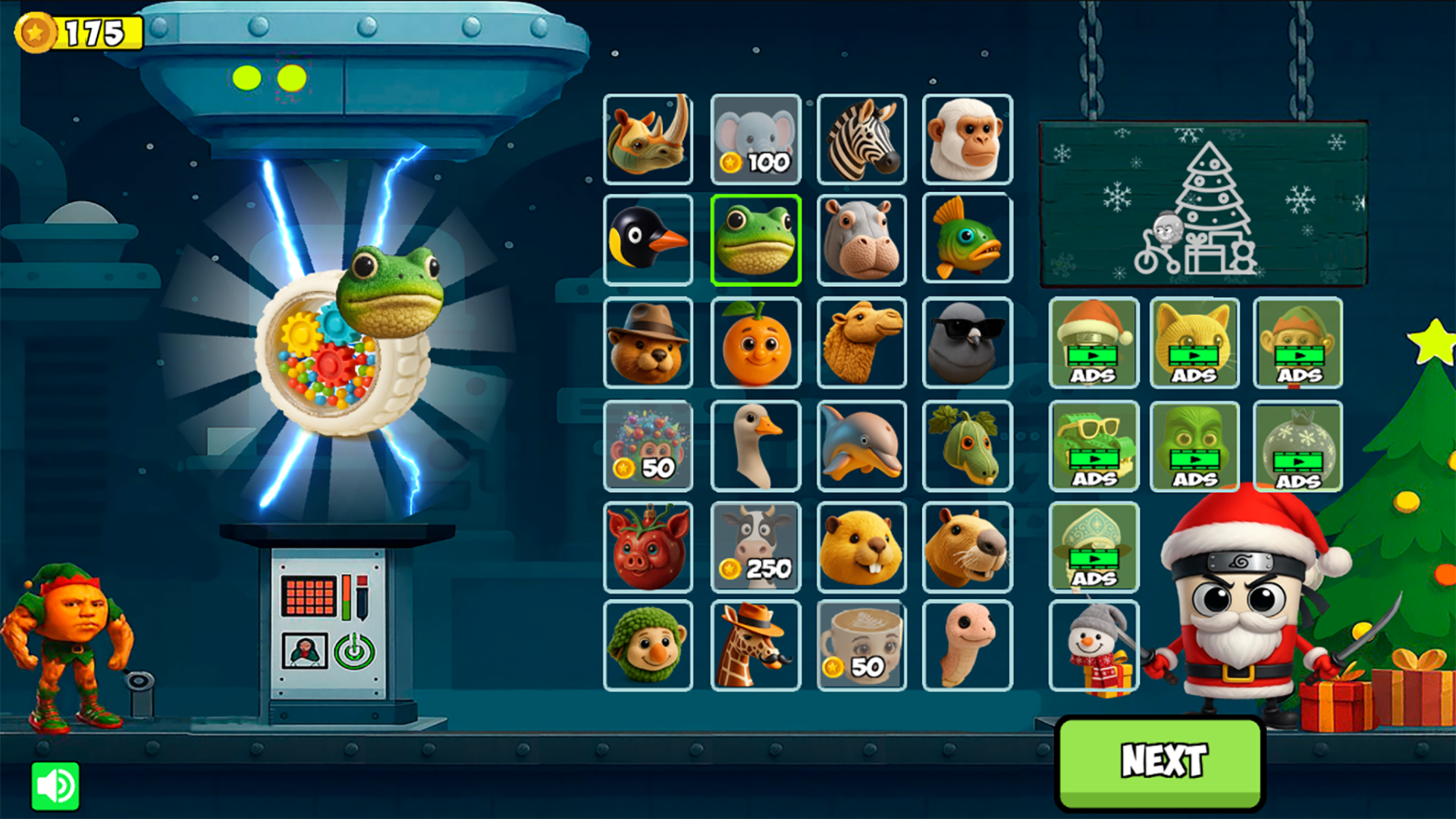The image size is (1456, 819).
Task: Pick the otter wearing a fedora
Action: pyautogui.click(x=648, y=344)
